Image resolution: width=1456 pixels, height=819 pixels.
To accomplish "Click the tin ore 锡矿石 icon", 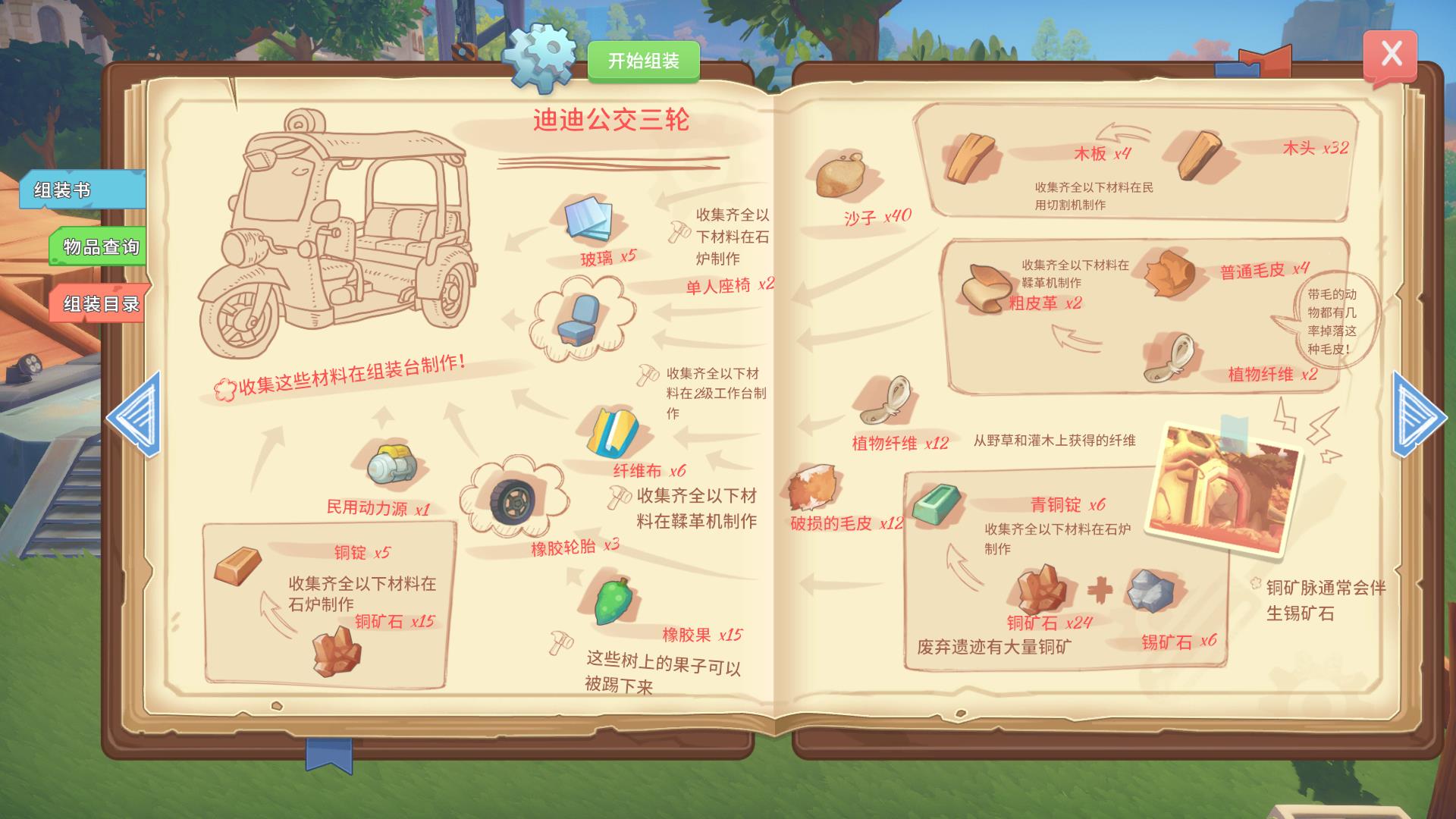I will (x=1150, y=590).
